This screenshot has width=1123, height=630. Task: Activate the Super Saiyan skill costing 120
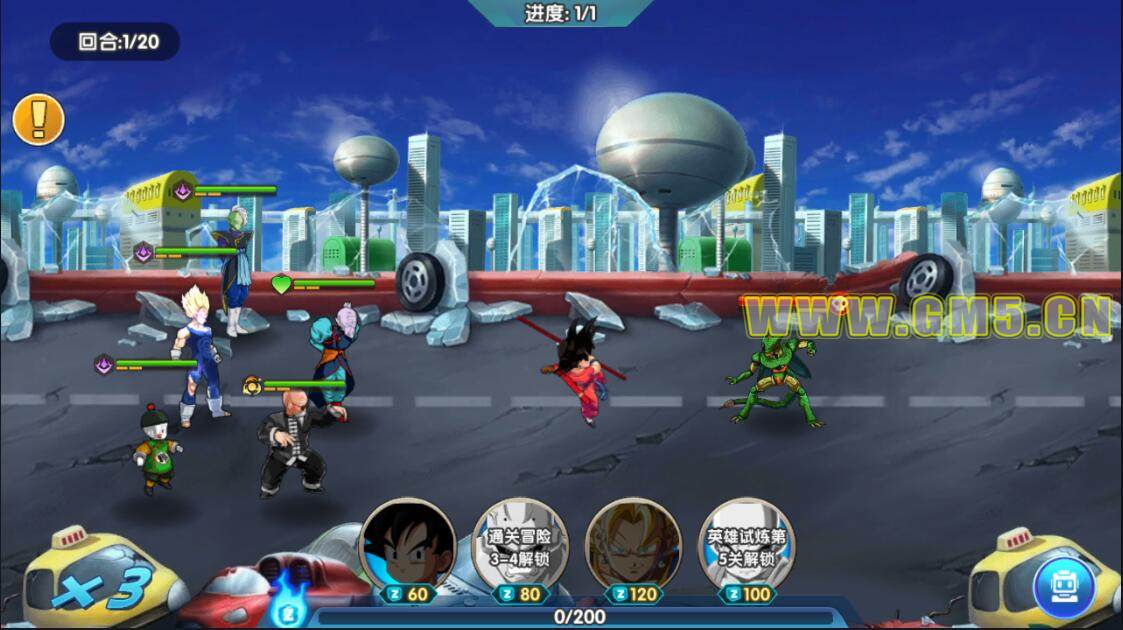click(x=633, y=546)
